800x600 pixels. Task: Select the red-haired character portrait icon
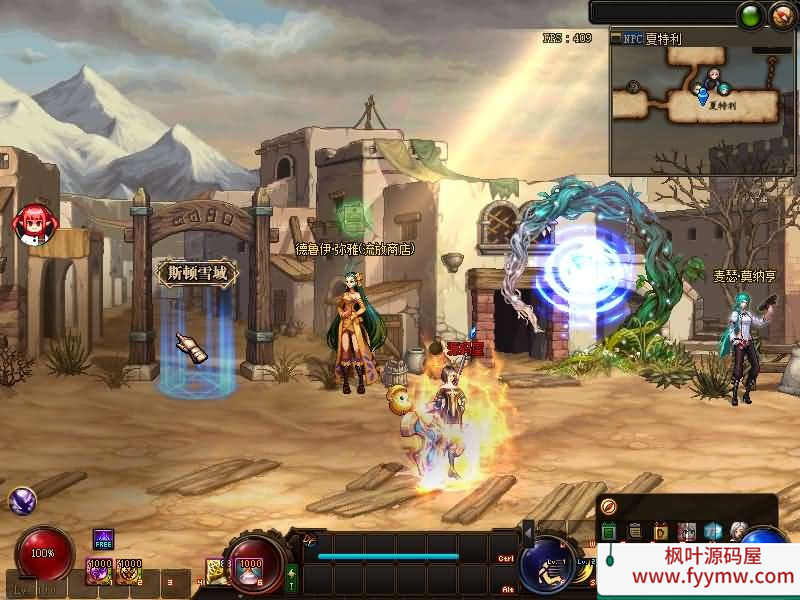[x=34, y=223]
